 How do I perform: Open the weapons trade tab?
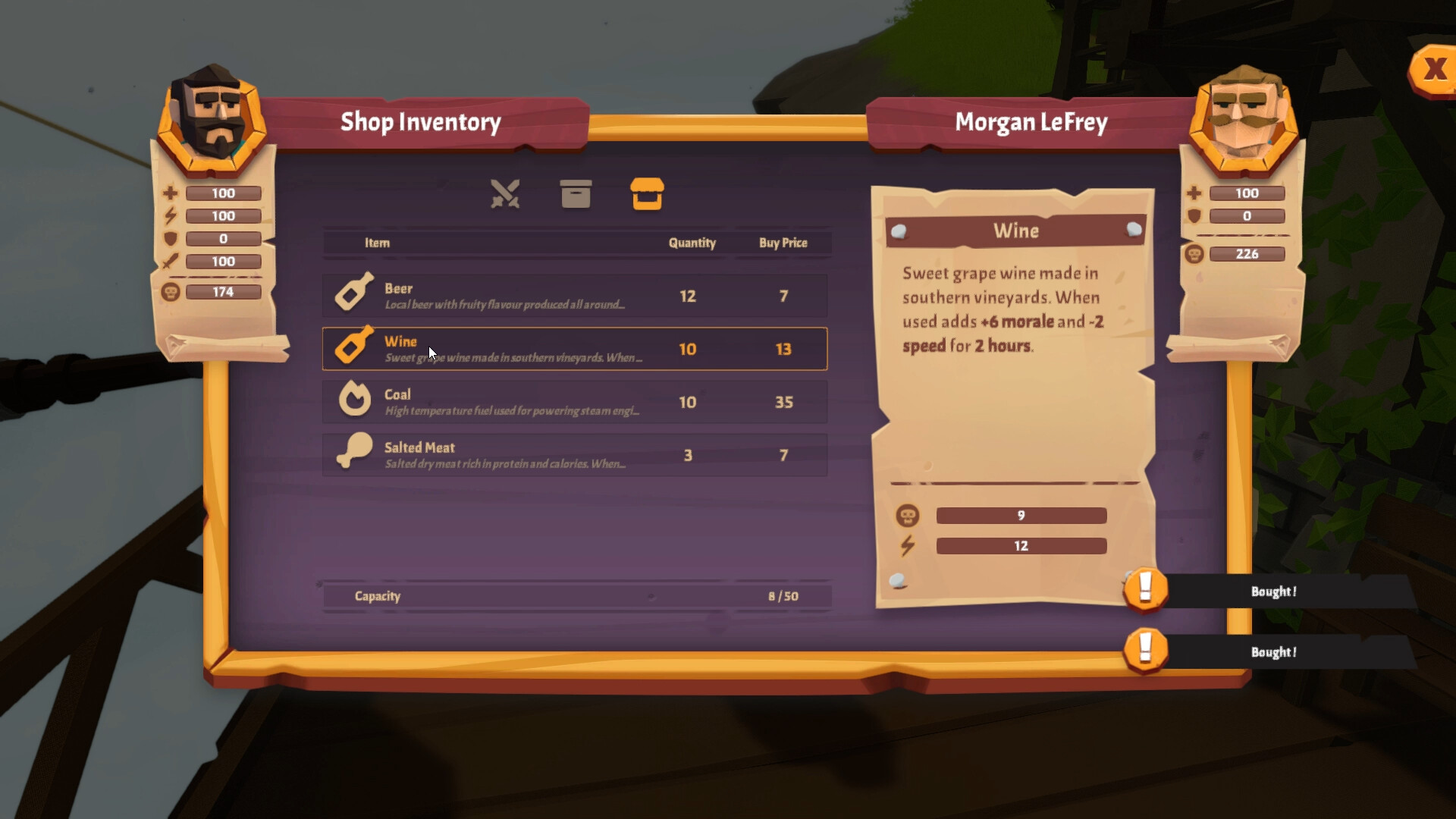[x=506, y=195]
